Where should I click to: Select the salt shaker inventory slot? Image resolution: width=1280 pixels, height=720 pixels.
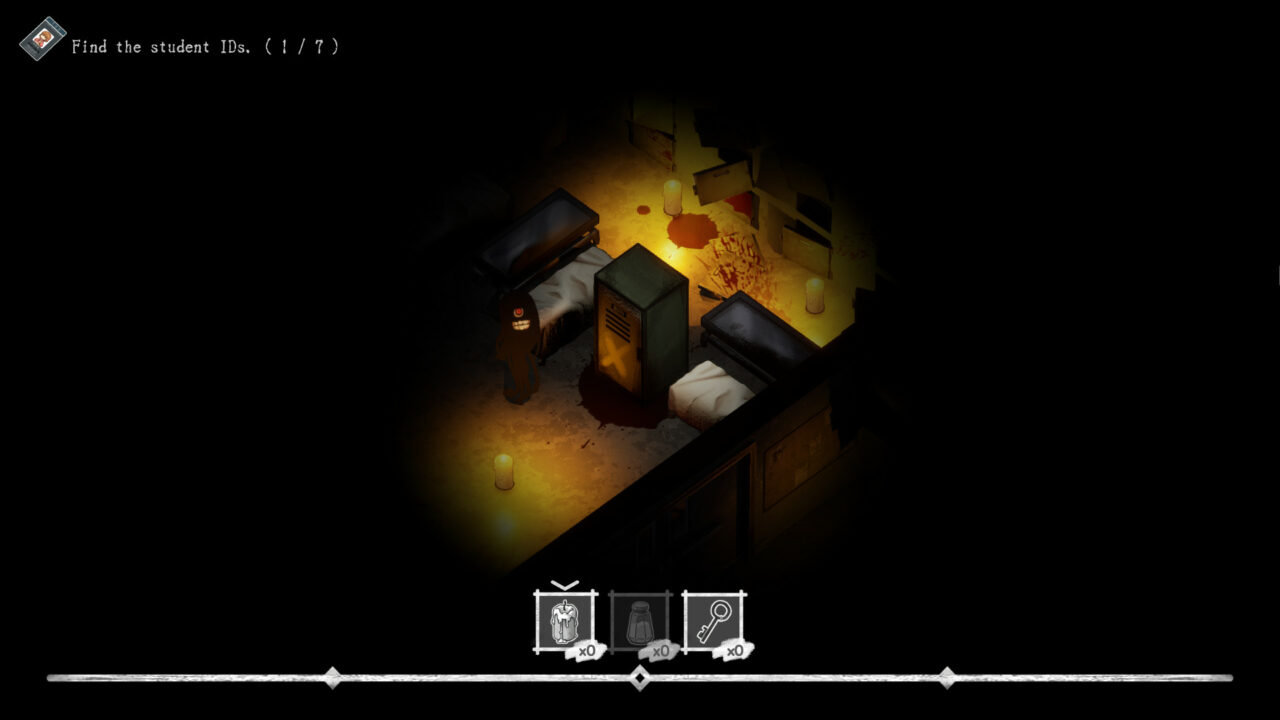click(638, 622)
